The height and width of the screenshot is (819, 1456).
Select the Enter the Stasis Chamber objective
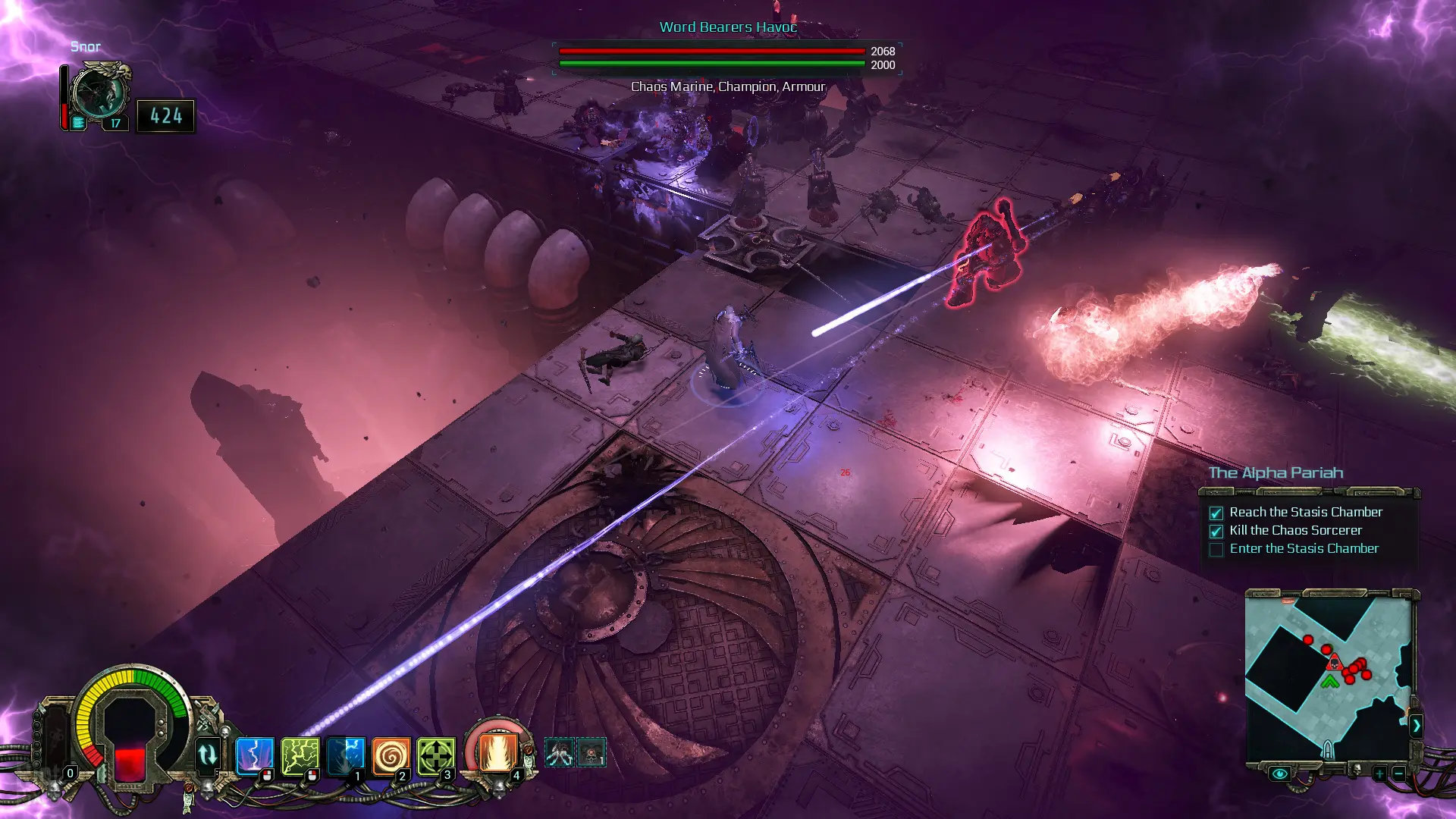coord(1304,548)
